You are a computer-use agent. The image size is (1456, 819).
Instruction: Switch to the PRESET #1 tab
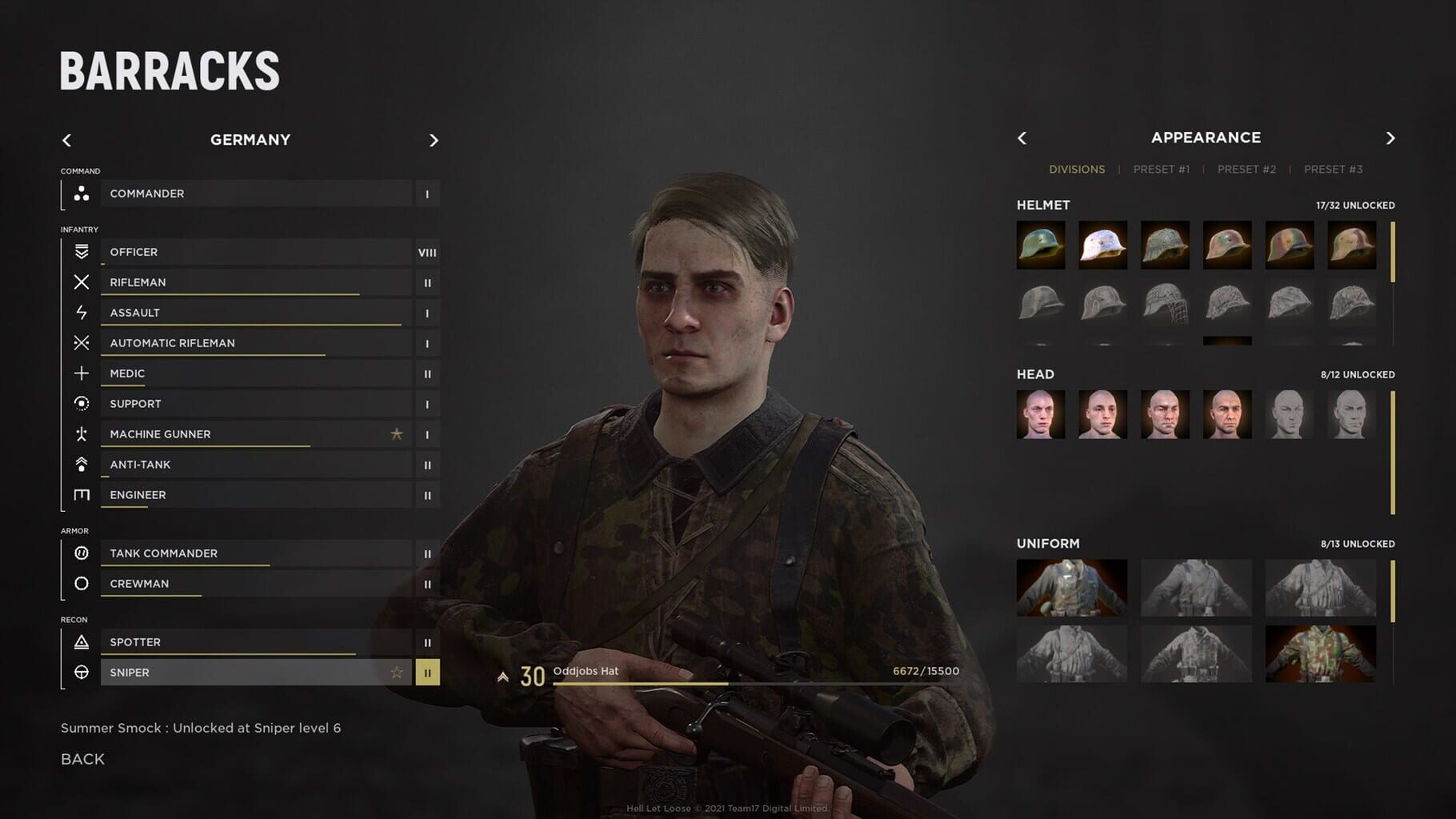[1162, 169]
